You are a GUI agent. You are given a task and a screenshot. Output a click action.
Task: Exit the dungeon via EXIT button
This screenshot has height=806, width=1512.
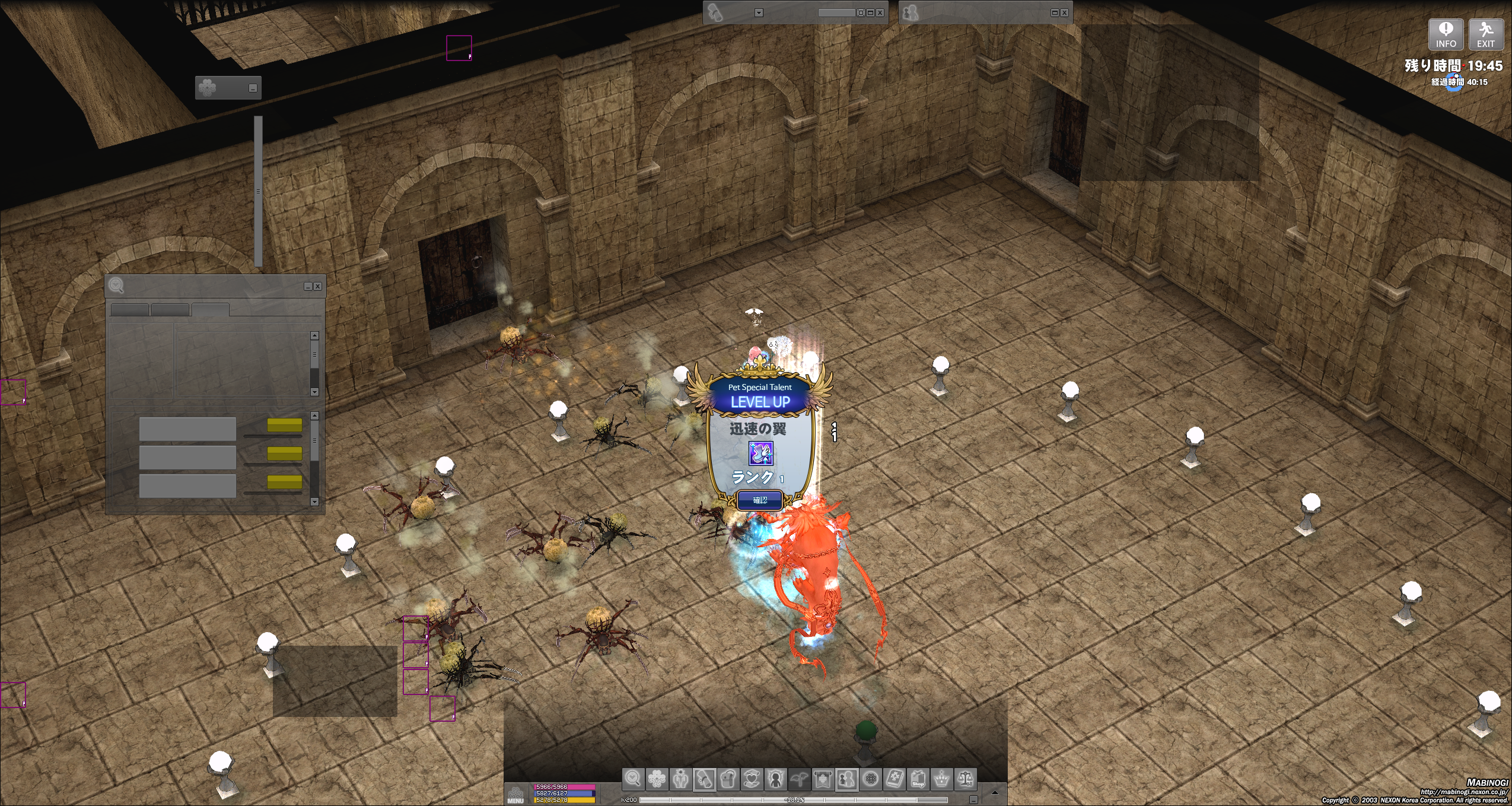coord(1485,34)
